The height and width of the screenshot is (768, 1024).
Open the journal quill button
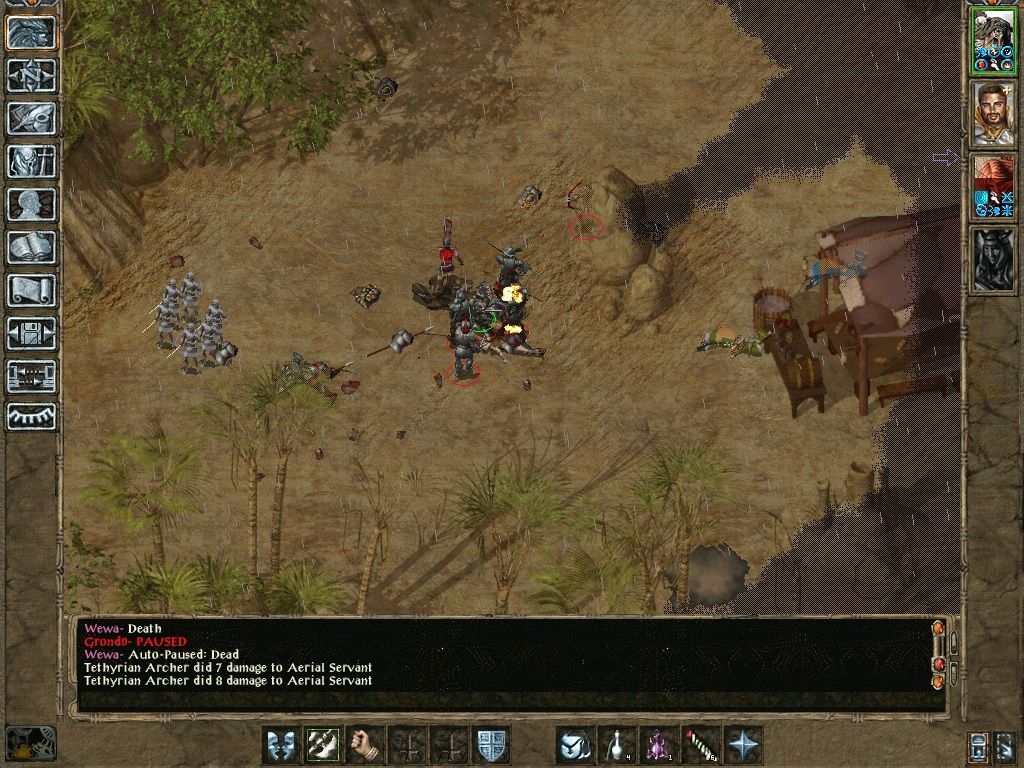[x=31, y=118]
